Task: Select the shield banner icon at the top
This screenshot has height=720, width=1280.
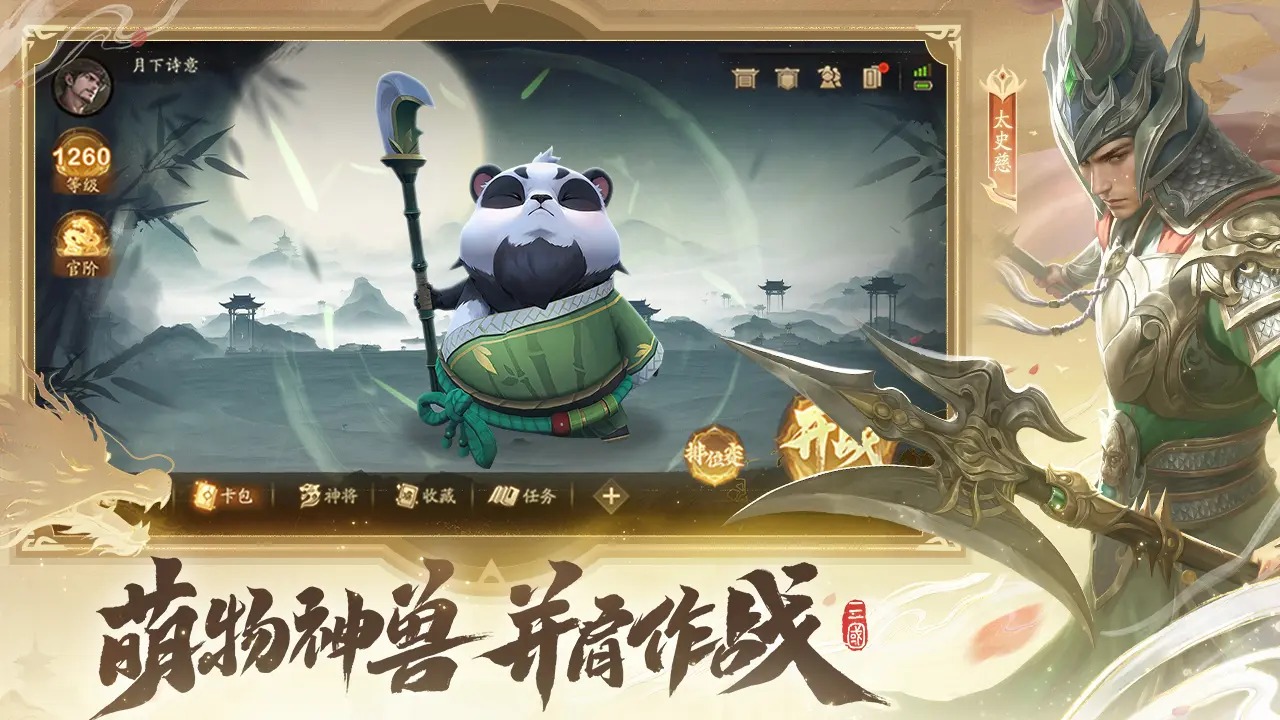Action: coord(787,77)
